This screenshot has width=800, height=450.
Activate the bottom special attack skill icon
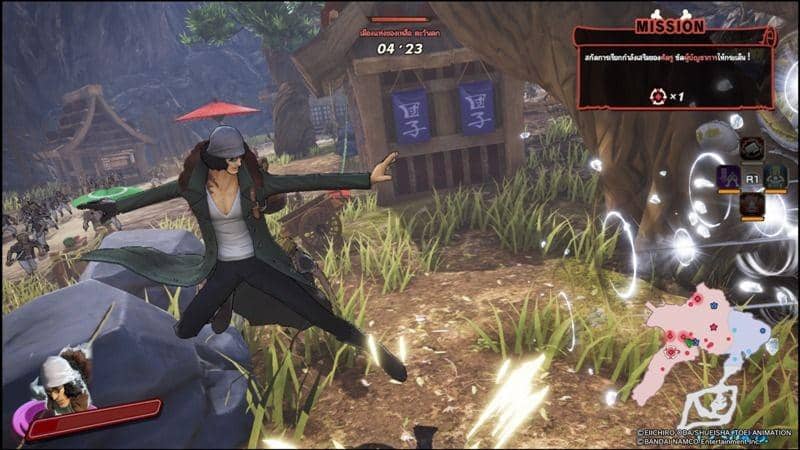tap(752, 205)
